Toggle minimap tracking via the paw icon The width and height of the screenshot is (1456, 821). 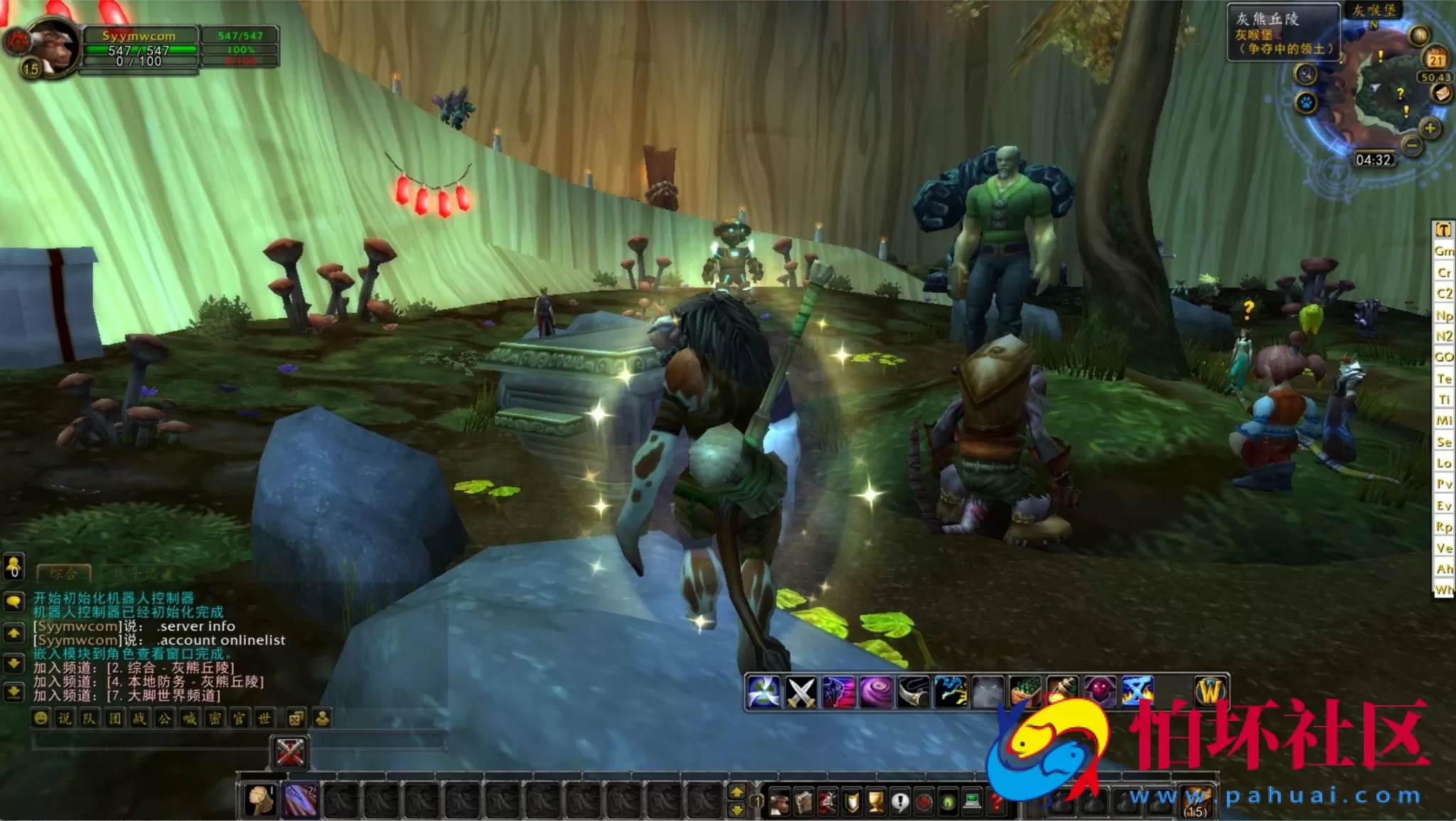(1307, 103)
